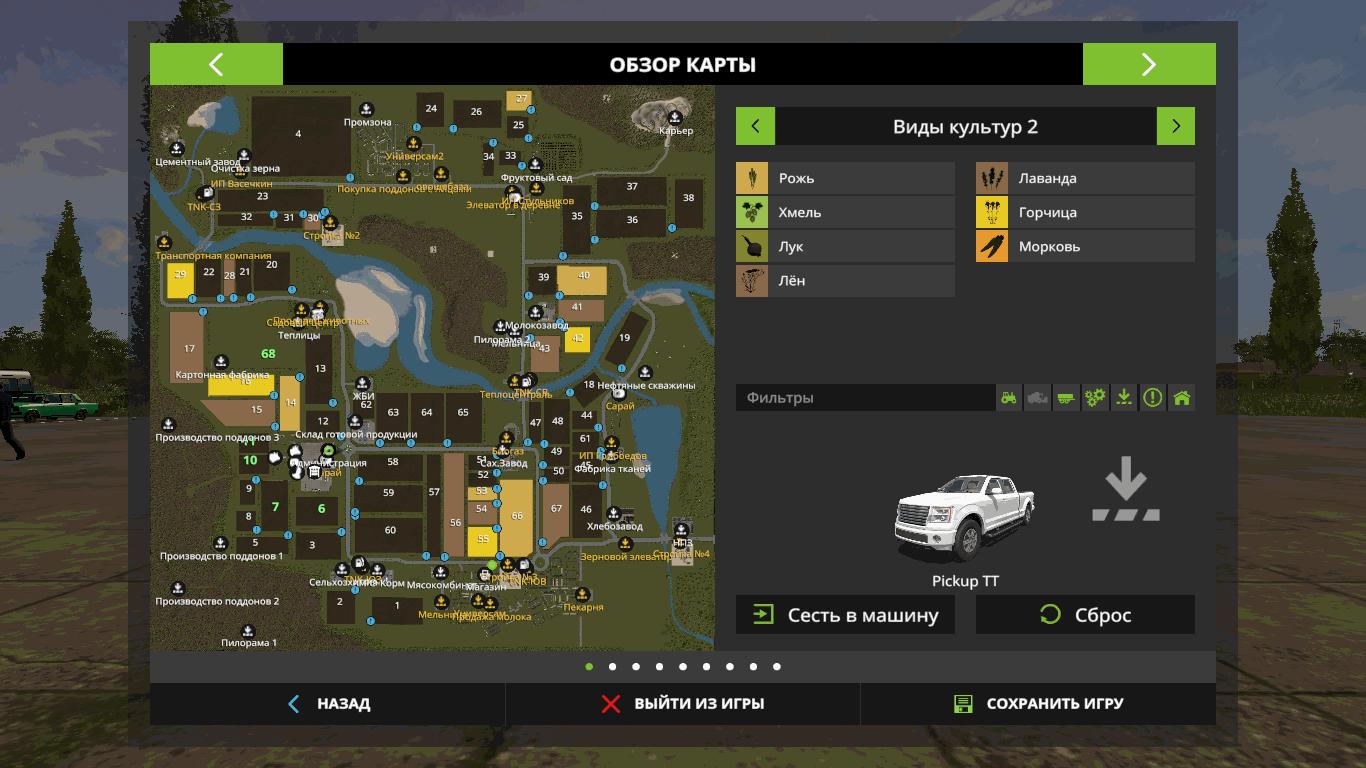Toggle the trailer map filter
Screen dimensions: 1366x768
click(x=1067, y=398)
